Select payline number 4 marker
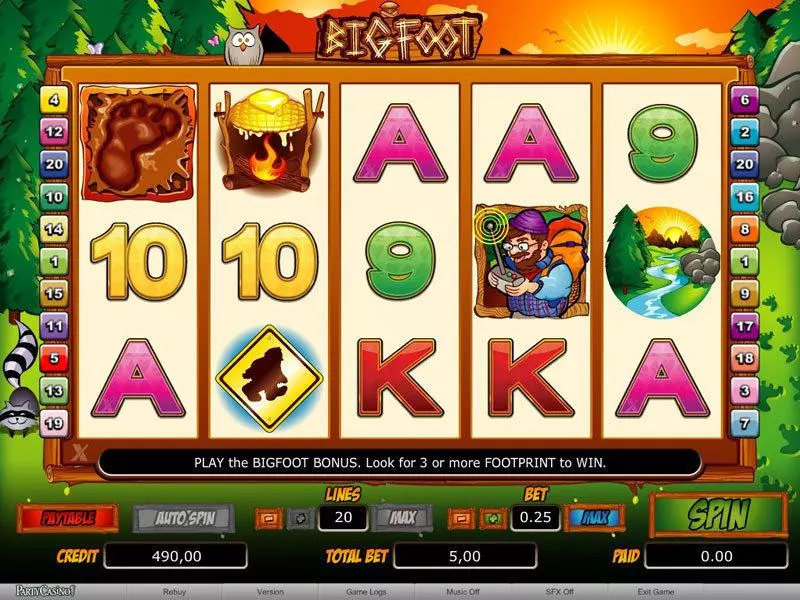Screen dimensions: 800x600 tap(54, 100)
